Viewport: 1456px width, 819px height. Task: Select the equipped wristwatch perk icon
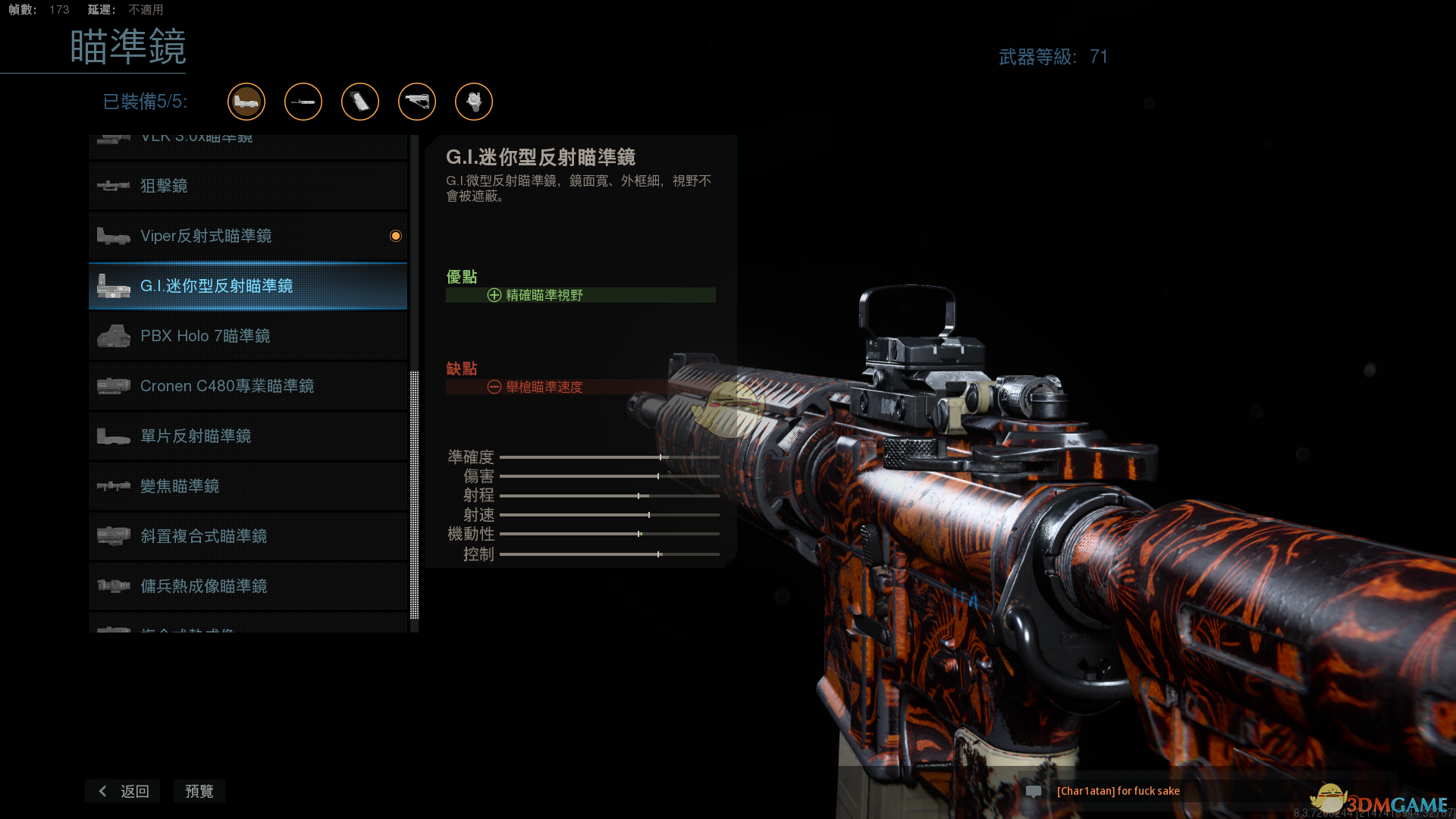(474, 102)
